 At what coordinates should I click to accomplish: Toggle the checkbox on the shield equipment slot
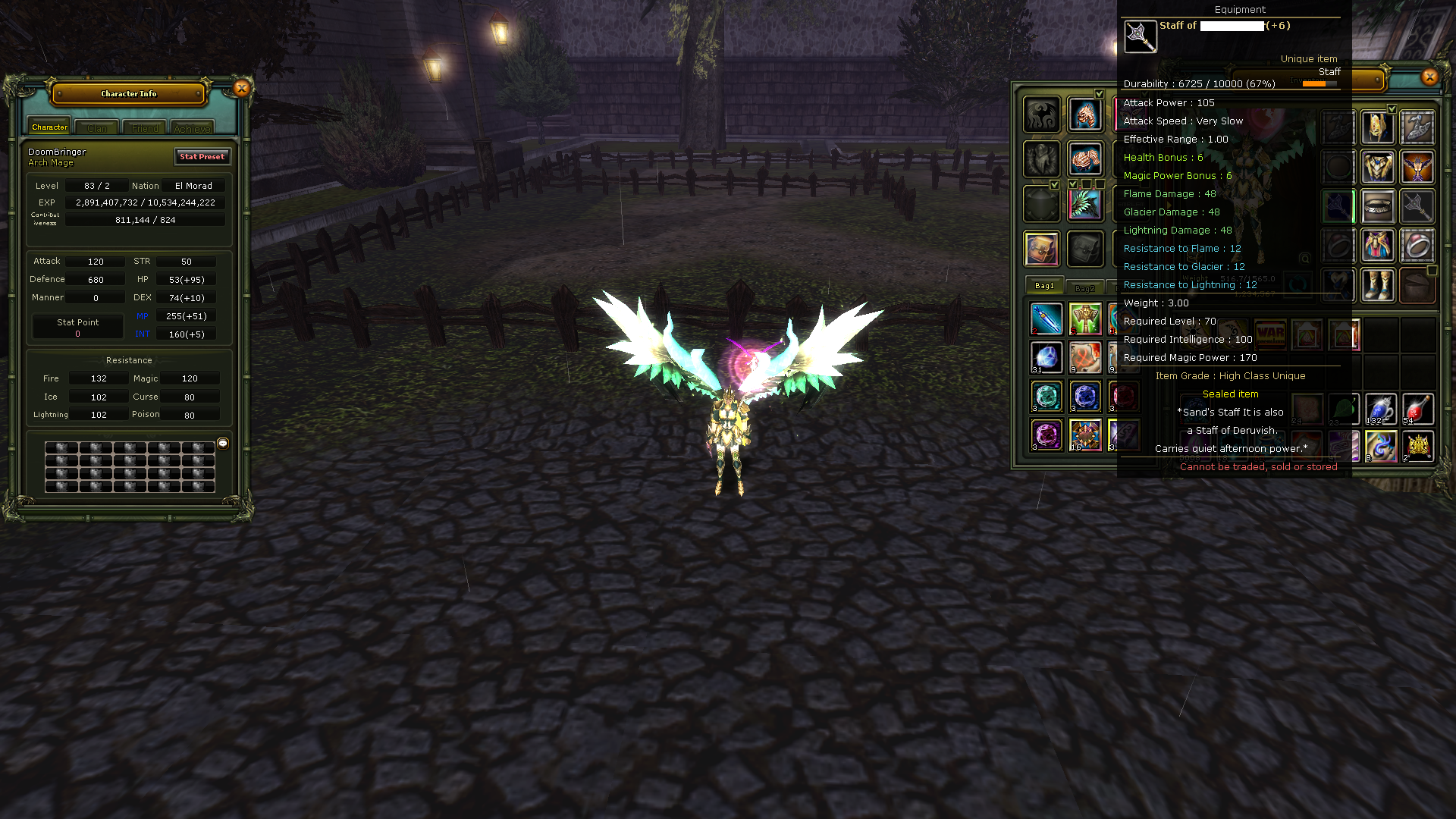pyautogui.click(x=1056, y=185)
